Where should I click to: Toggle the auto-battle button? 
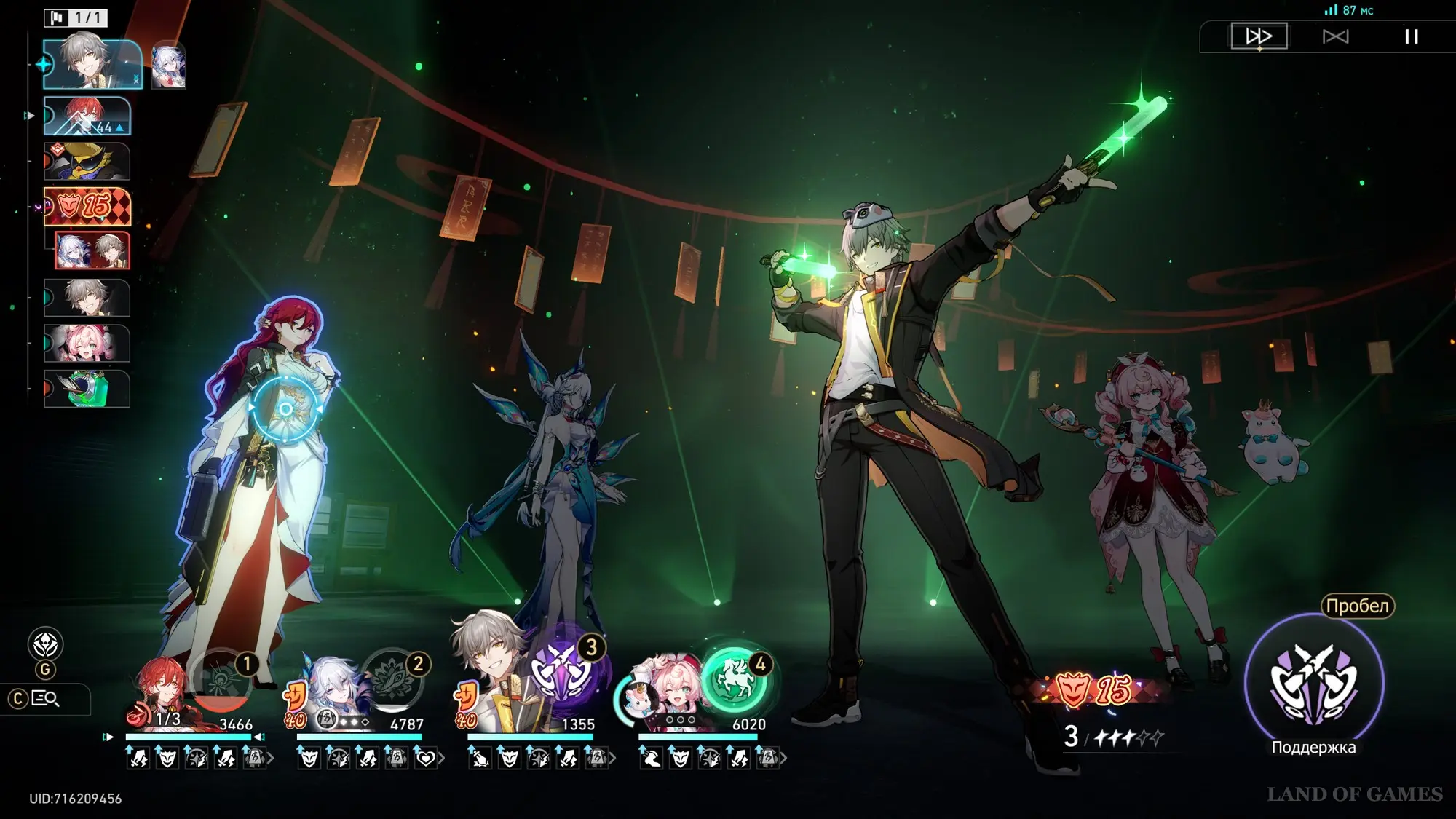point(1335,36)
